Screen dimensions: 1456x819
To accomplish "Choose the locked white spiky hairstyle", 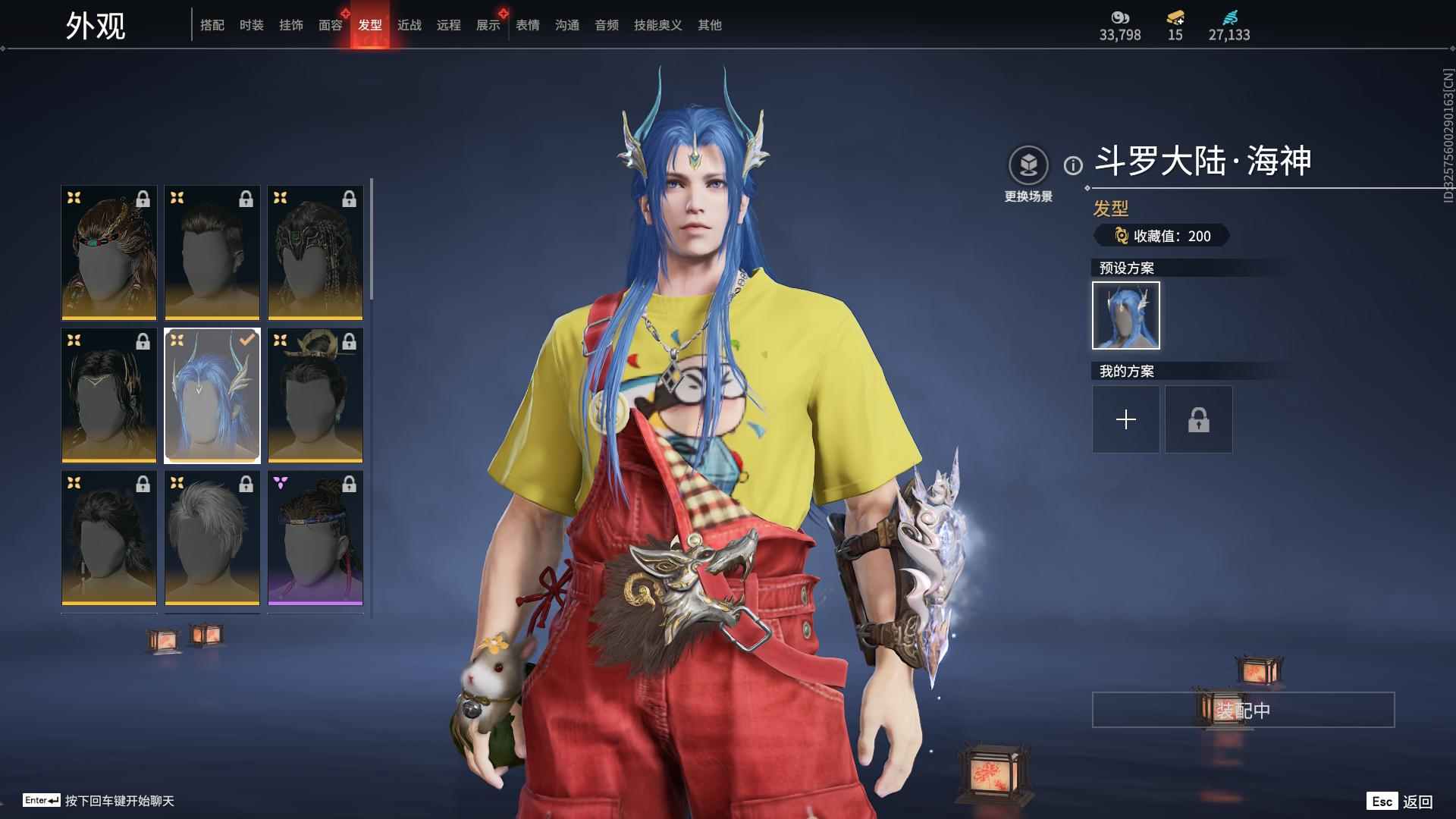I will (212, 538).
